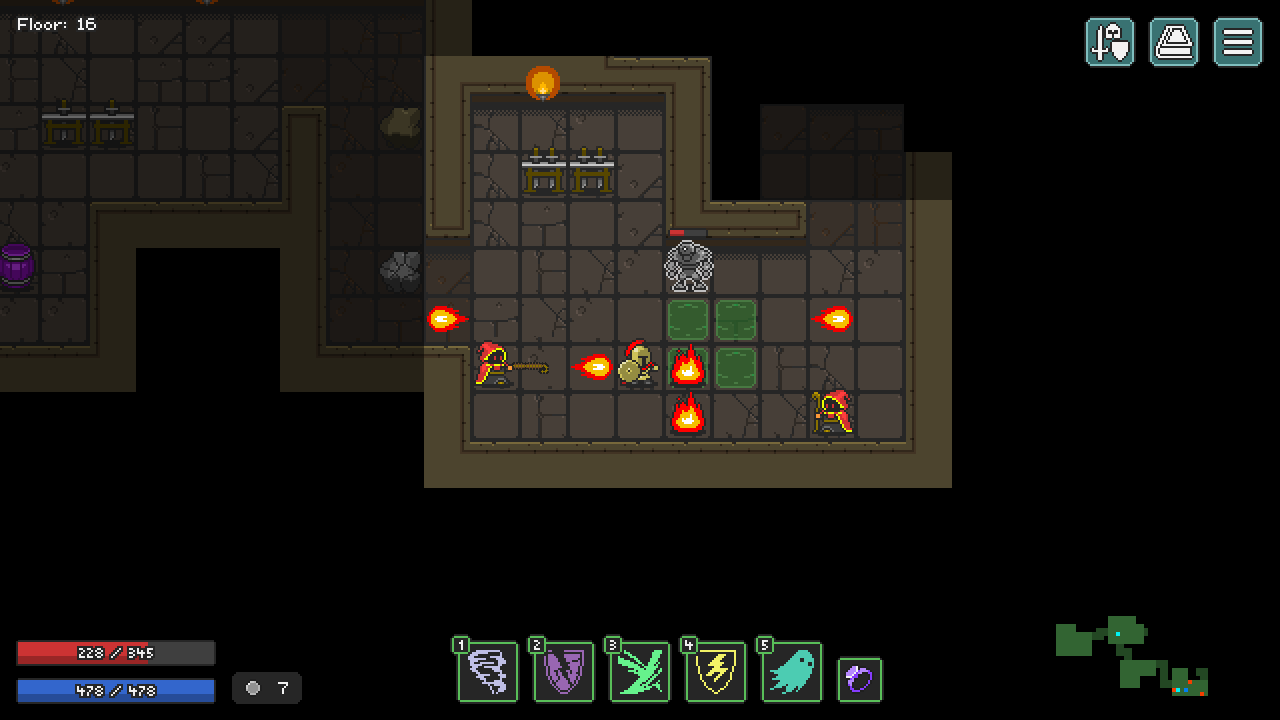The image size is (1280, 720).
Task: Activate the equipped purple ring
Action: point(860,679)
